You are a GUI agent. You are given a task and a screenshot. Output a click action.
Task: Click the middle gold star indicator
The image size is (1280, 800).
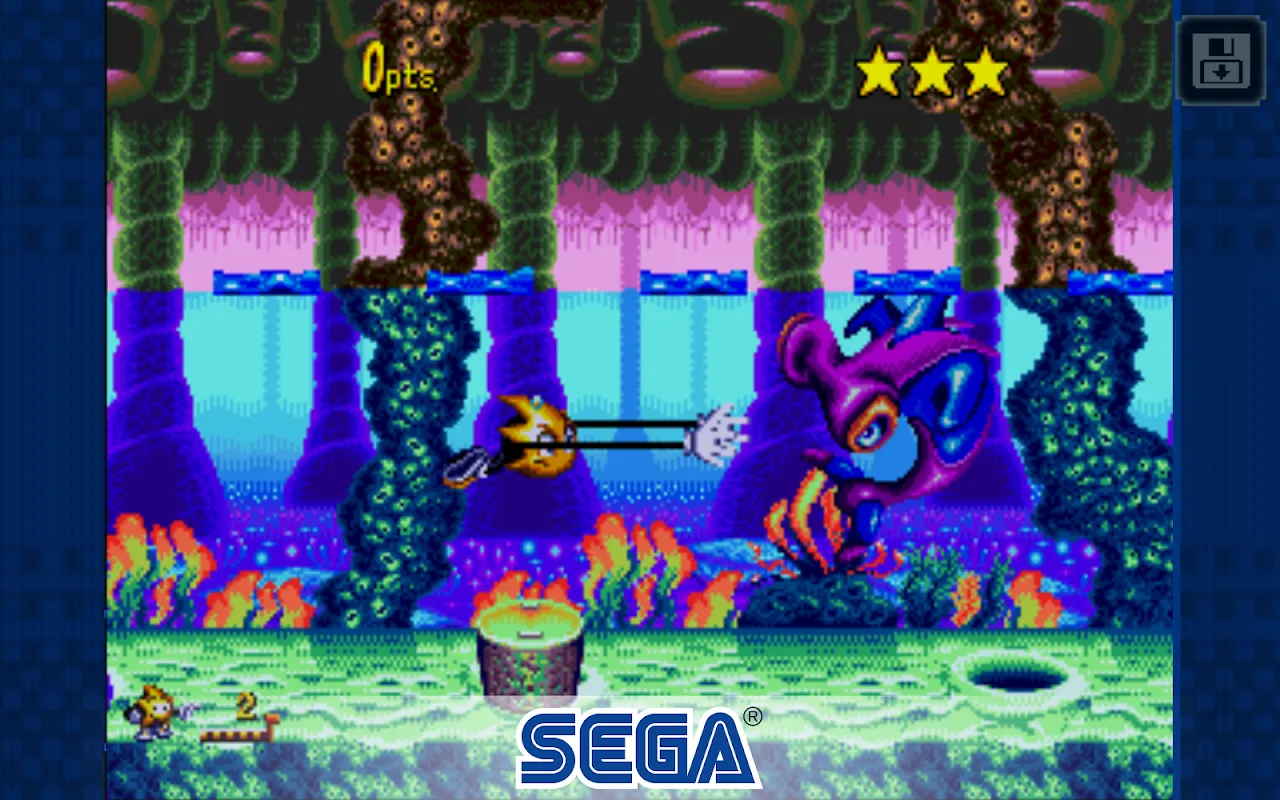(931, 69)
